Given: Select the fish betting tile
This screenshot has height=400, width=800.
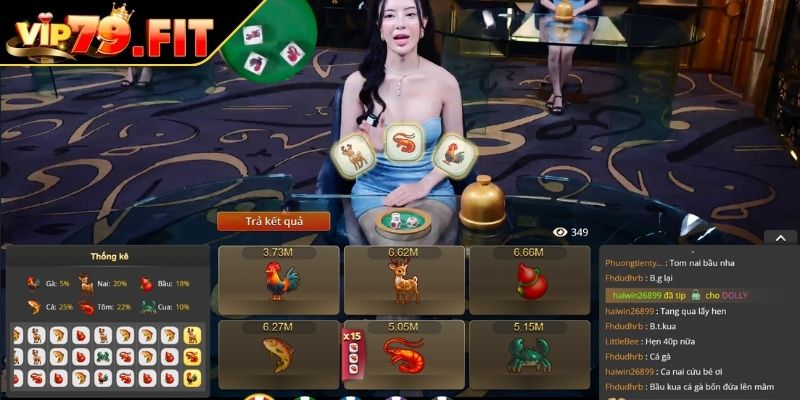Looking at the screenshot, I should [x=279, y=350].
